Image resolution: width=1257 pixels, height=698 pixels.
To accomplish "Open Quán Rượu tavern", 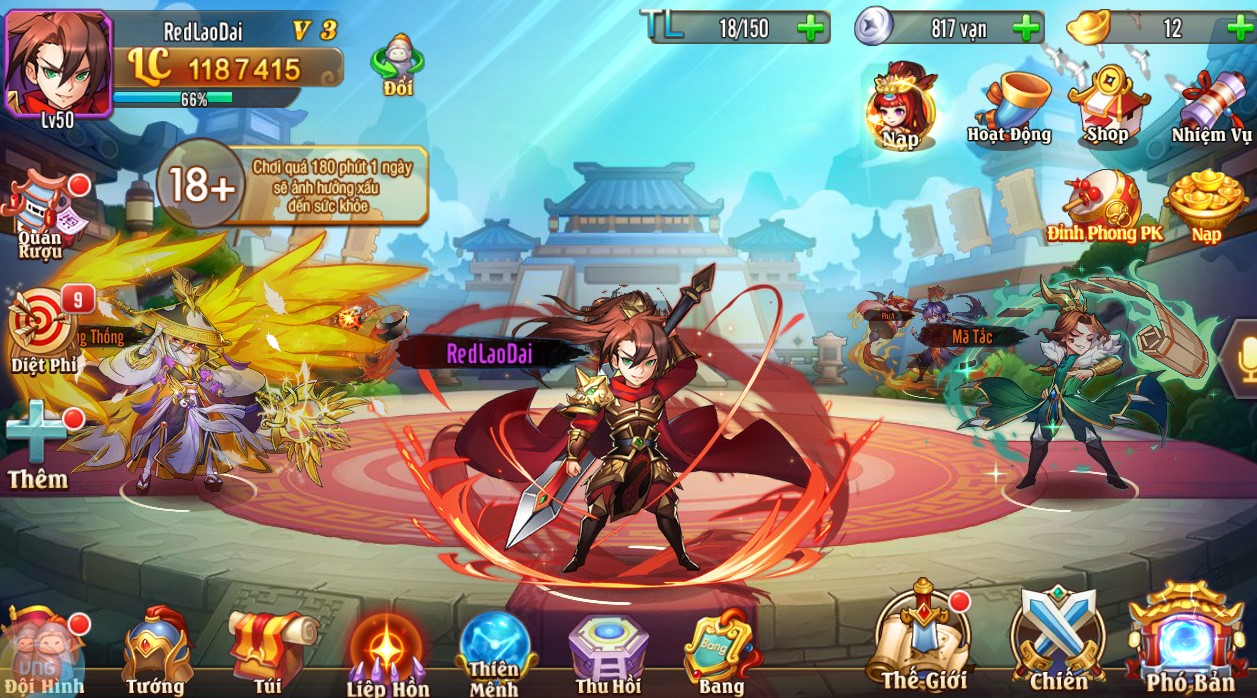I will coord(42,215).
